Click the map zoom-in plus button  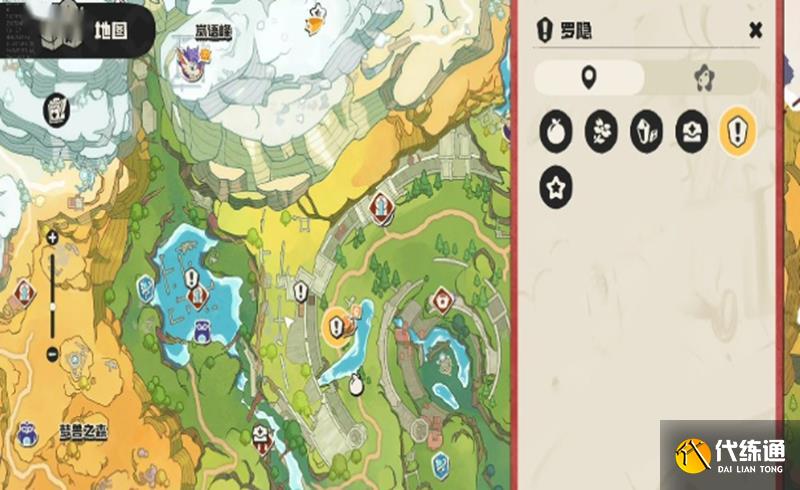click(52, 238)
